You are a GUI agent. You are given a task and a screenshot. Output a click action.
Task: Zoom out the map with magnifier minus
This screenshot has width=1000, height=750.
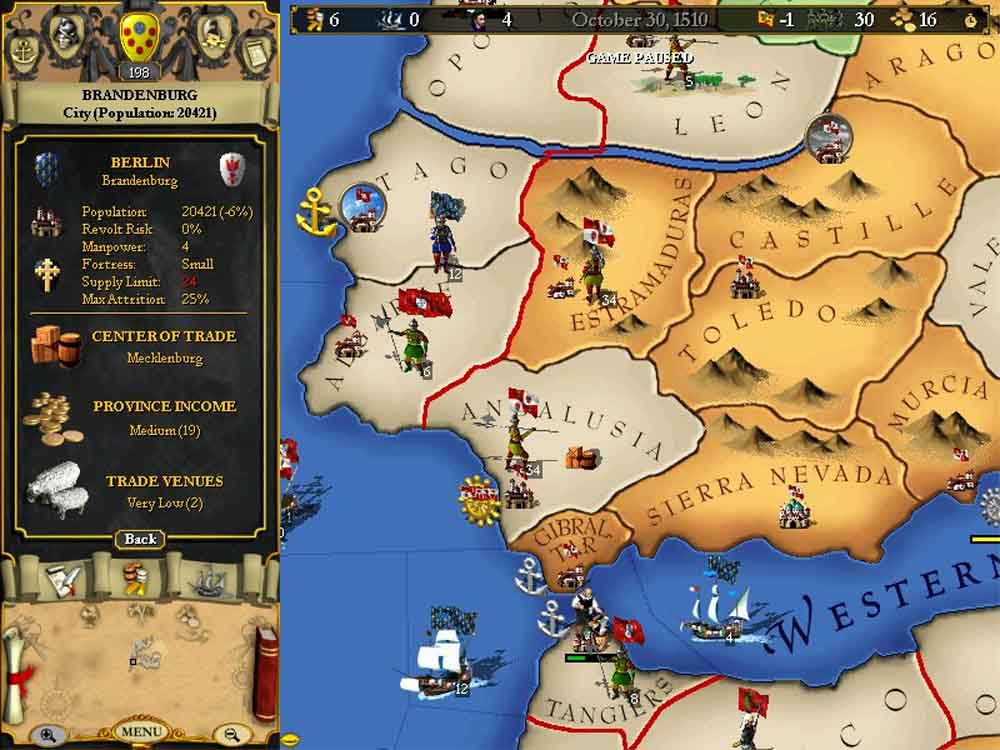pyautogui.click(x=232, y=734)
